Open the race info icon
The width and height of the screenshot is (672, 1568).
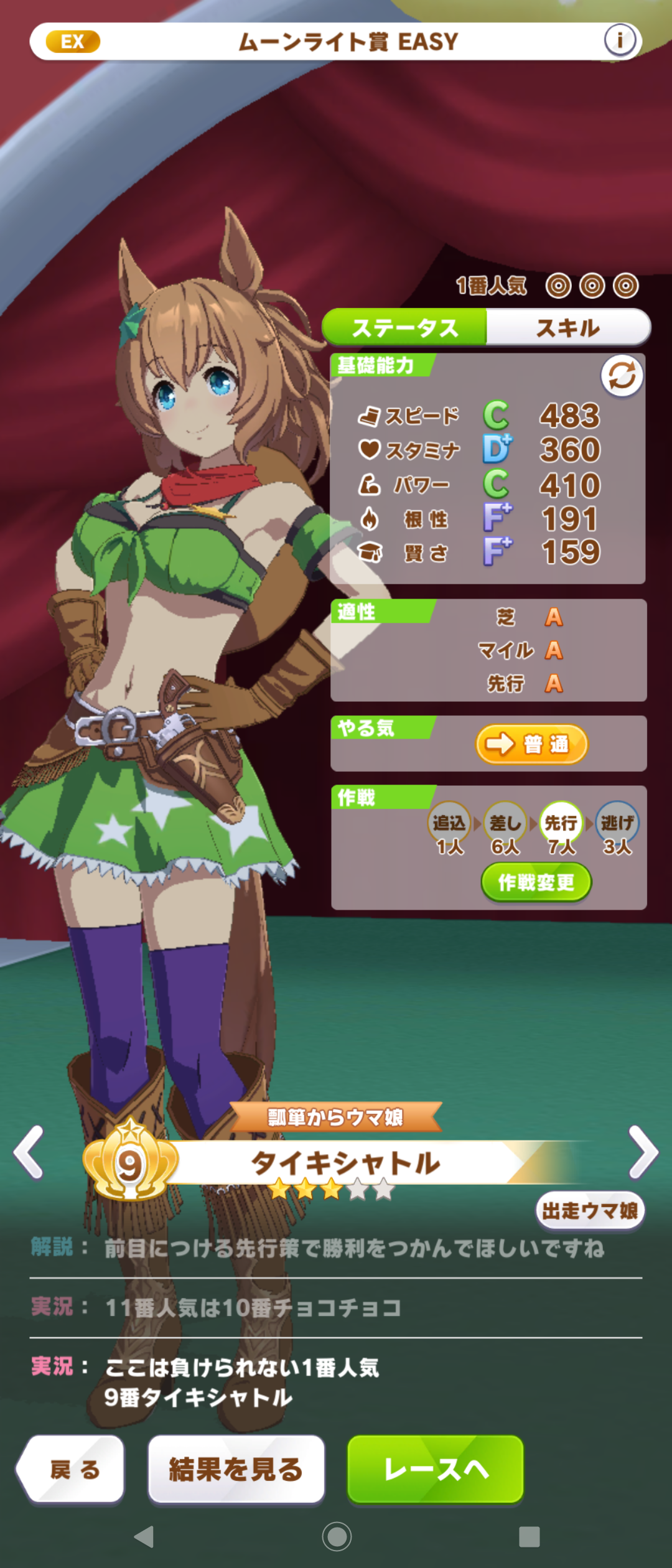[x=620, y=40]
